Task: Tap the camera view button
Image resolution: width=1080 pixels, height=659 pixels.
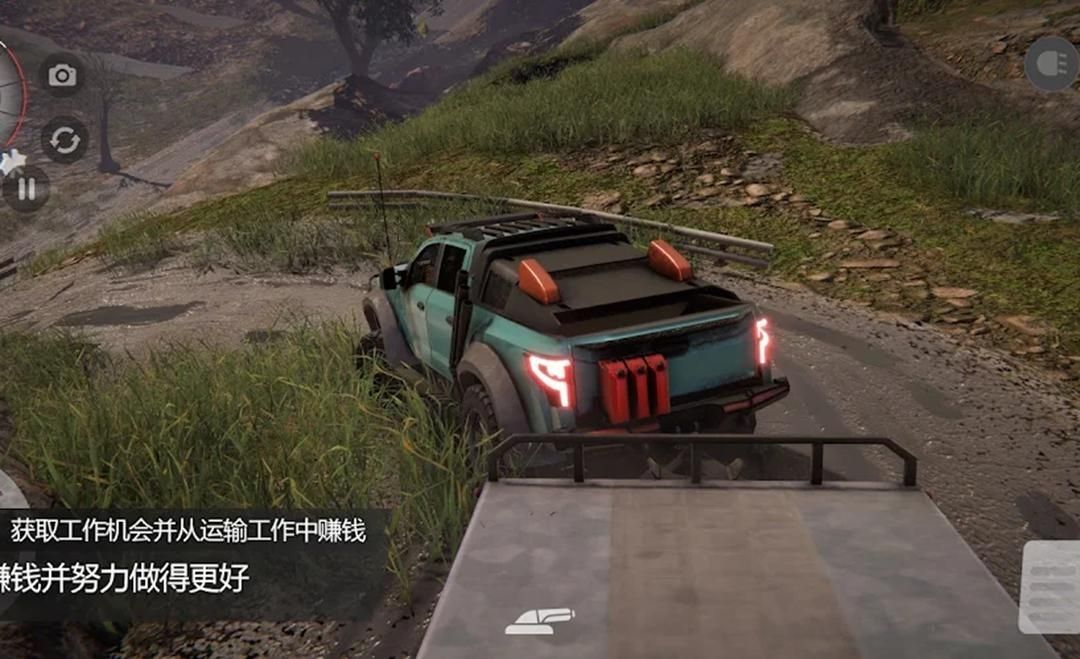Action: pos(62,76)
